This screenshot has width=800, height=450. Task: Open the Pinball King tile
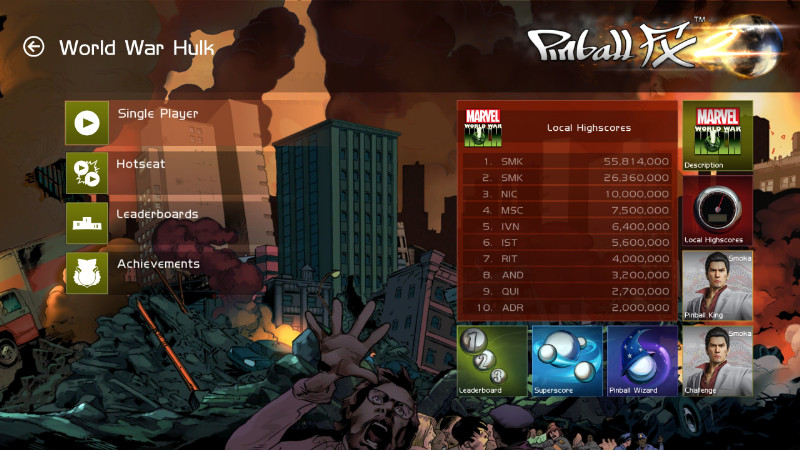coord(717,285)
